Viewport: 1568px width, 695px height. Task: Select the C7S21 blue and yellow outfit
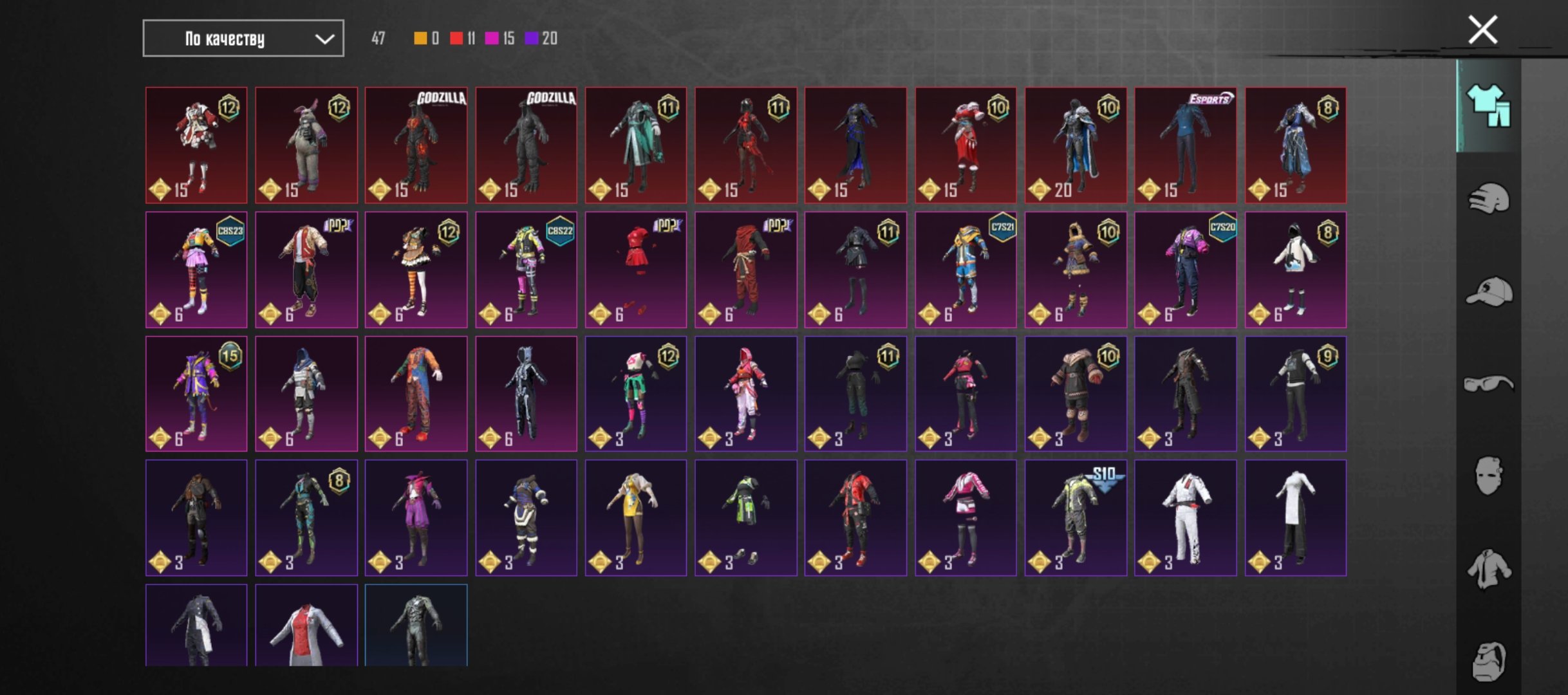966,270
